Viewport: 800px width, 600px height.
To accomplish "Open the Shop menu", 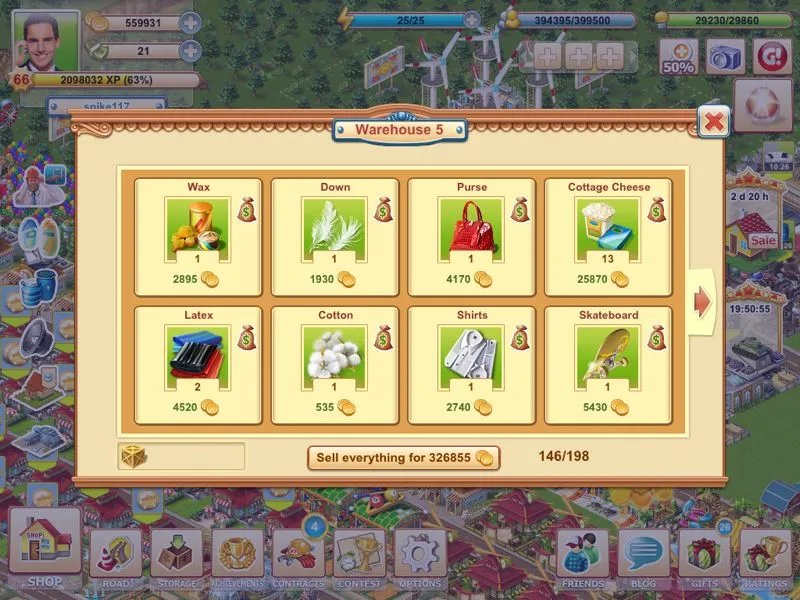I will tap(44, 546).
